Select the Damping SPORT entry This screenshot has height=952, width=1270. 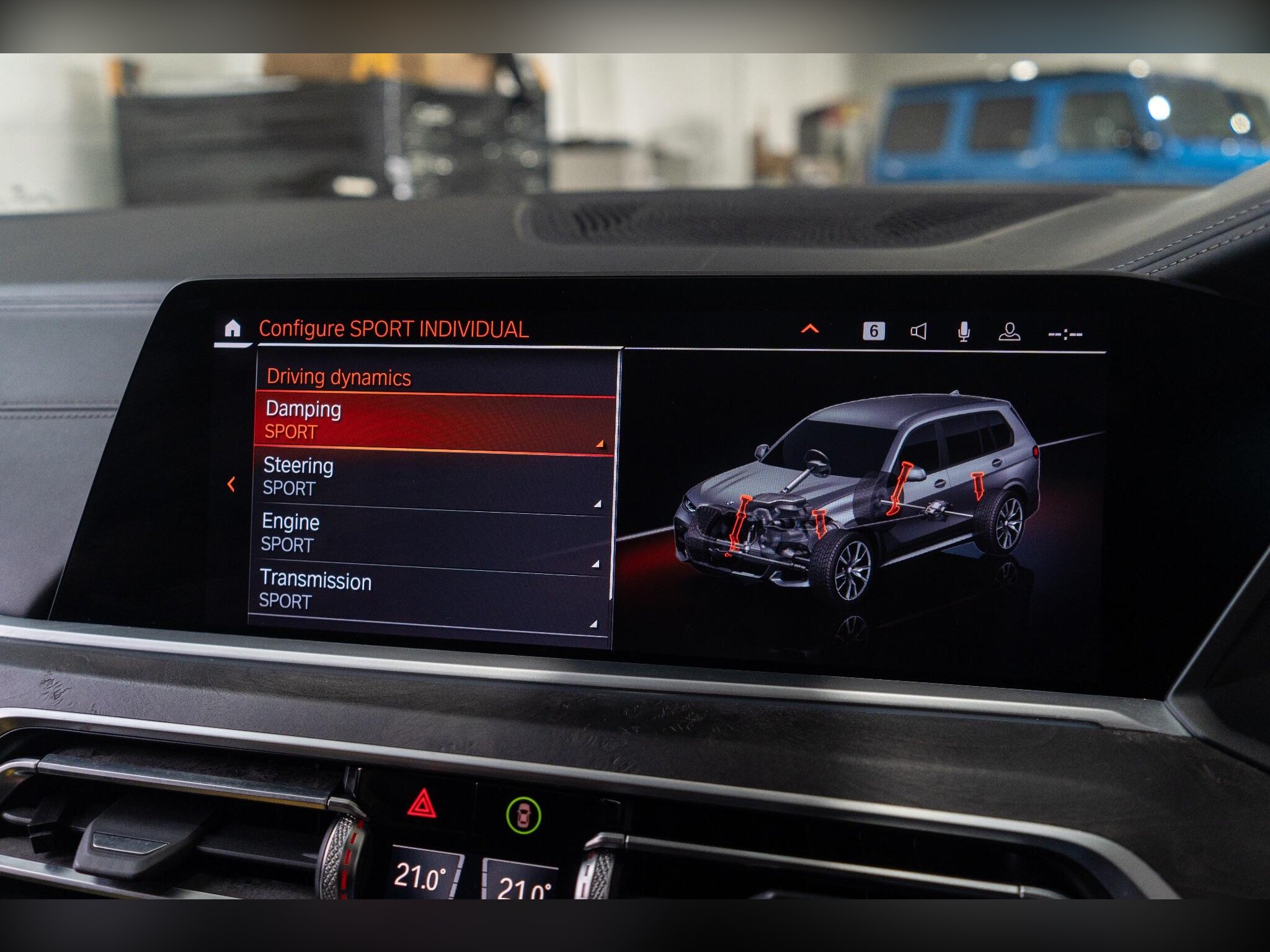tap(434, 421)
